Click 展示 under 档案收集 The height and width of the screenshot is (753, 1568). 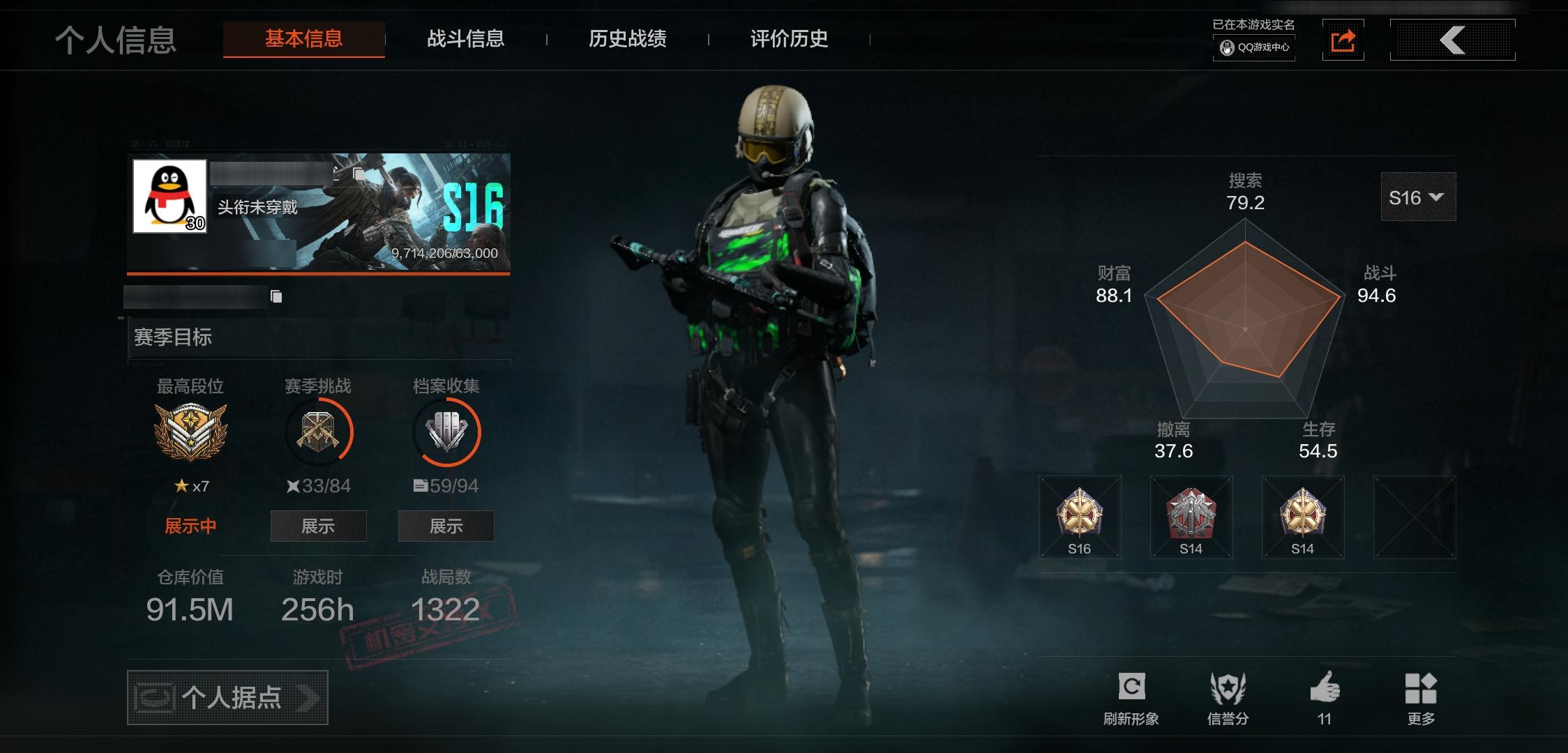[446, 526]
